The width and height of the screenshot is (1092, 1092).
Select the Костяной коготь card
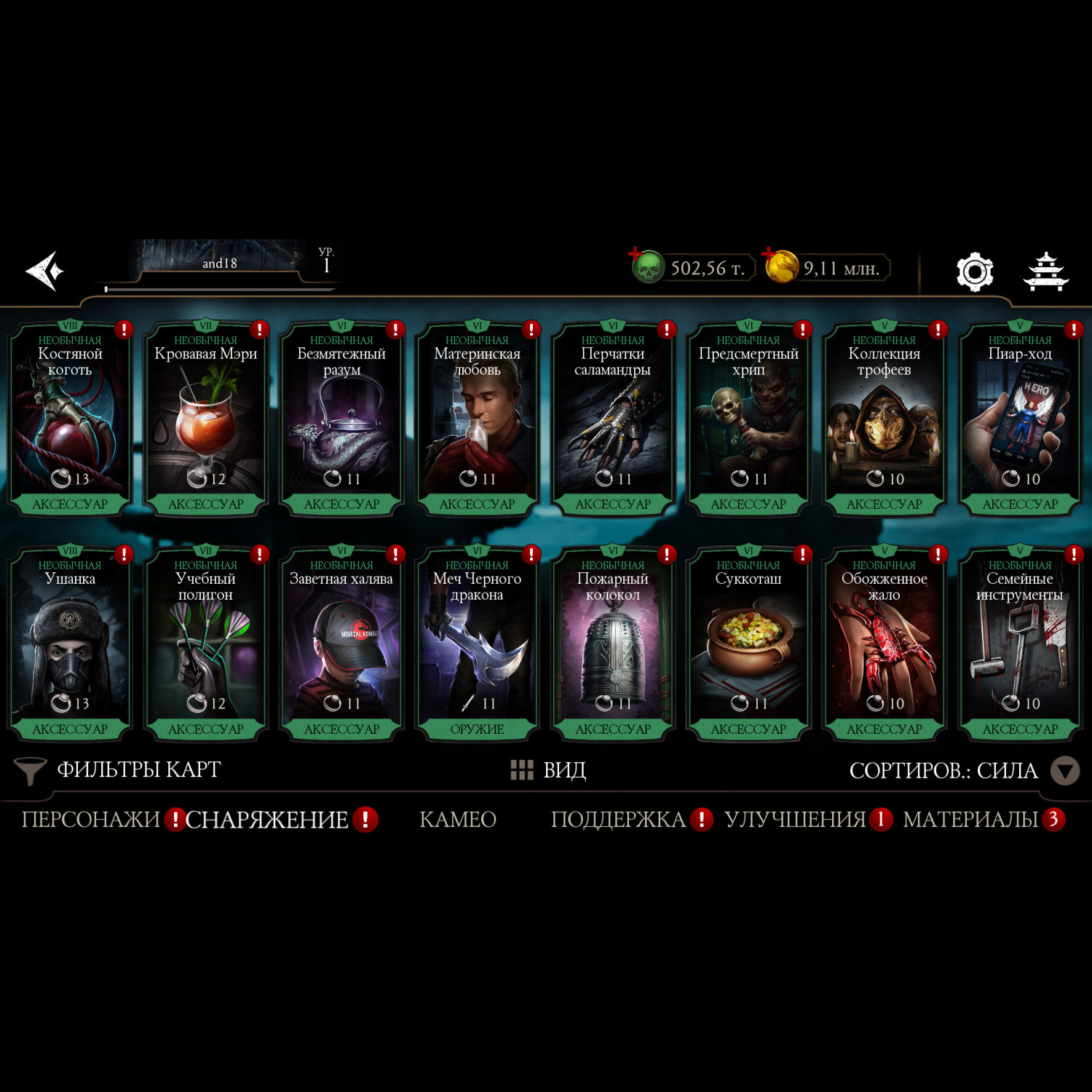coord(70,420)
